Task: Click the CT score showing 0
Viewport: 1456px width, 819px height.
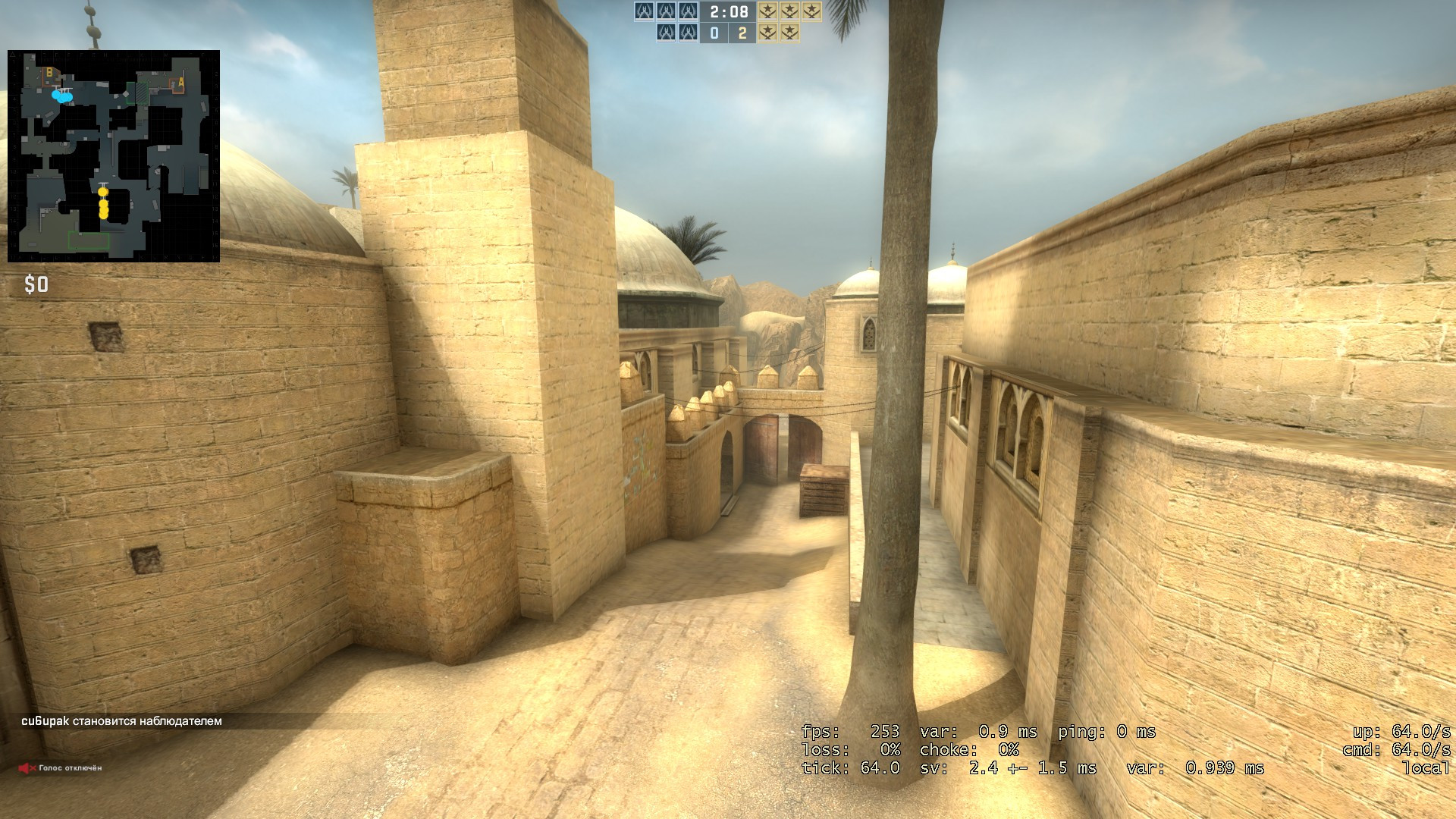Action: click(714, 34)
